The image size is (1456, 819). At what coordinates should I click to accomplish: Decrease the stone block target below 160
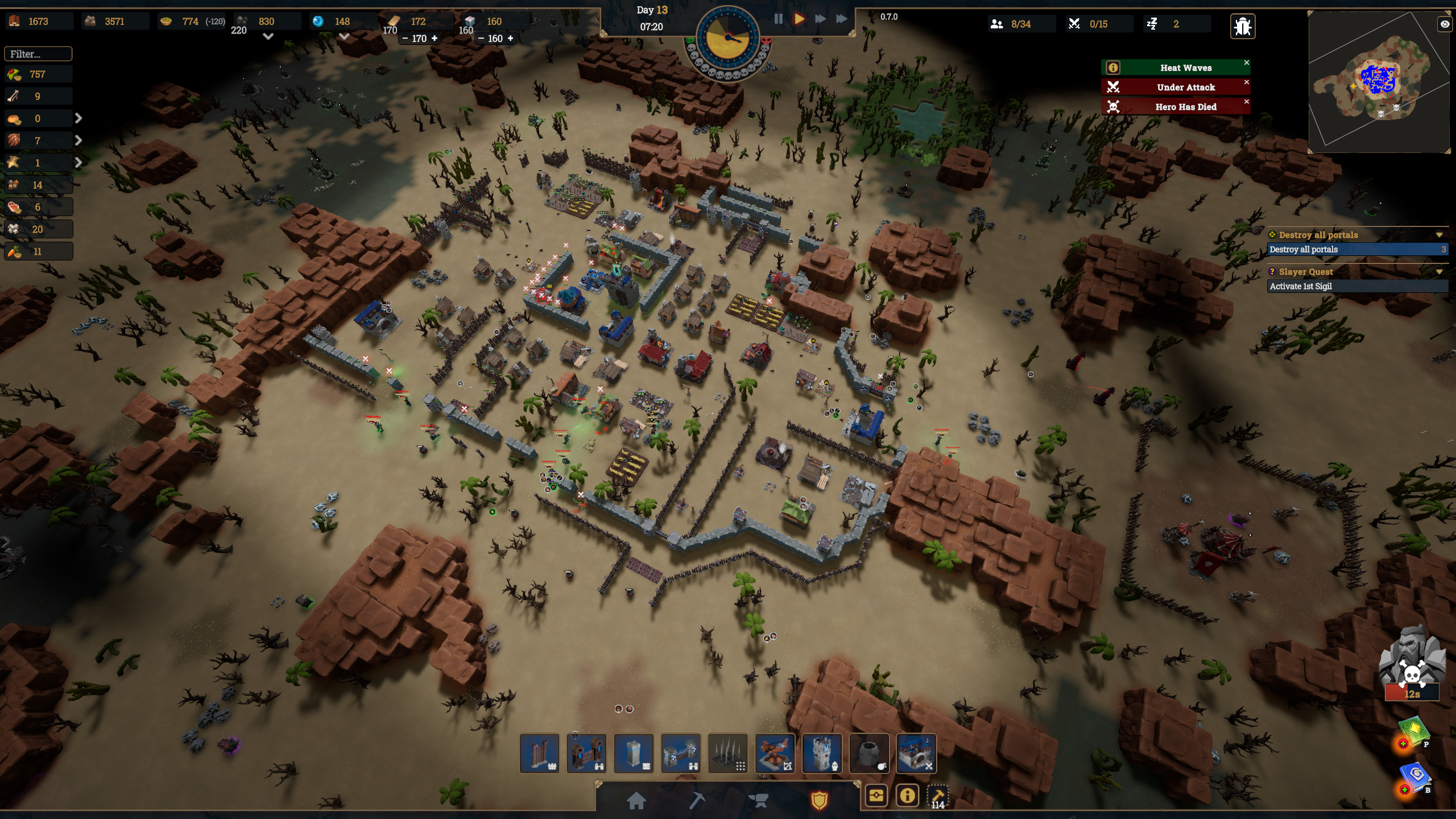481,38
